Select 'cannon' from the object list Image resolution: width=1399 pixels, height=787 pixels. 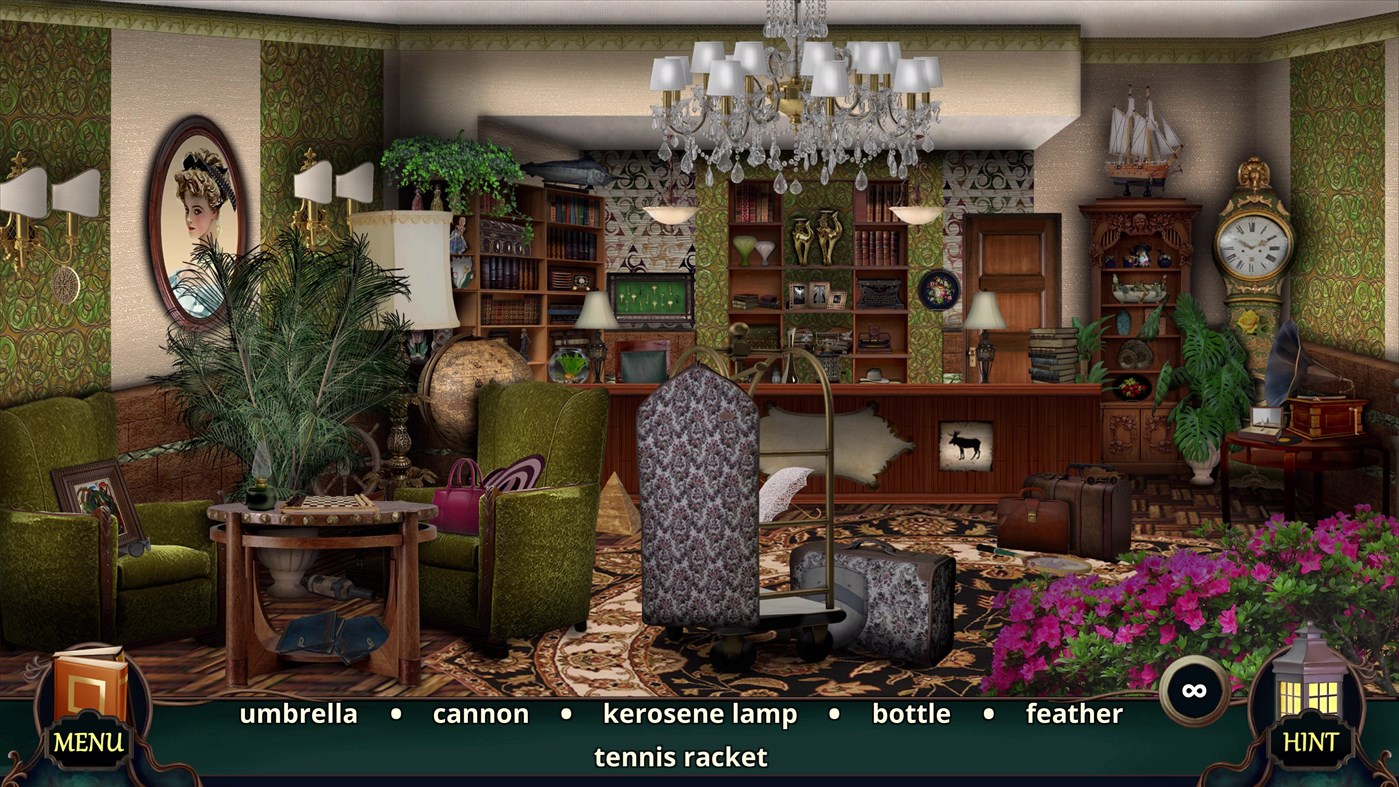(x=480, y=714)
